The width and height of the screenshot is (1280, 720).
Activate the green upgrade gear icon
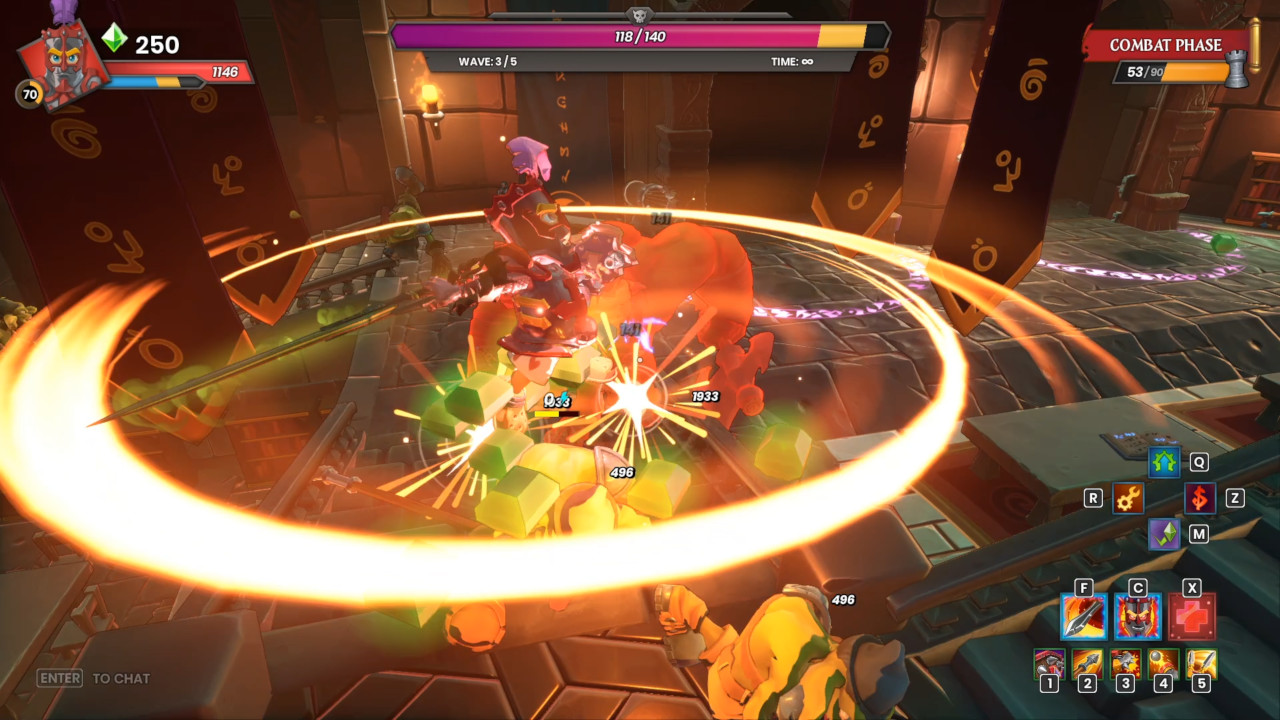[x=1163, y=461]
